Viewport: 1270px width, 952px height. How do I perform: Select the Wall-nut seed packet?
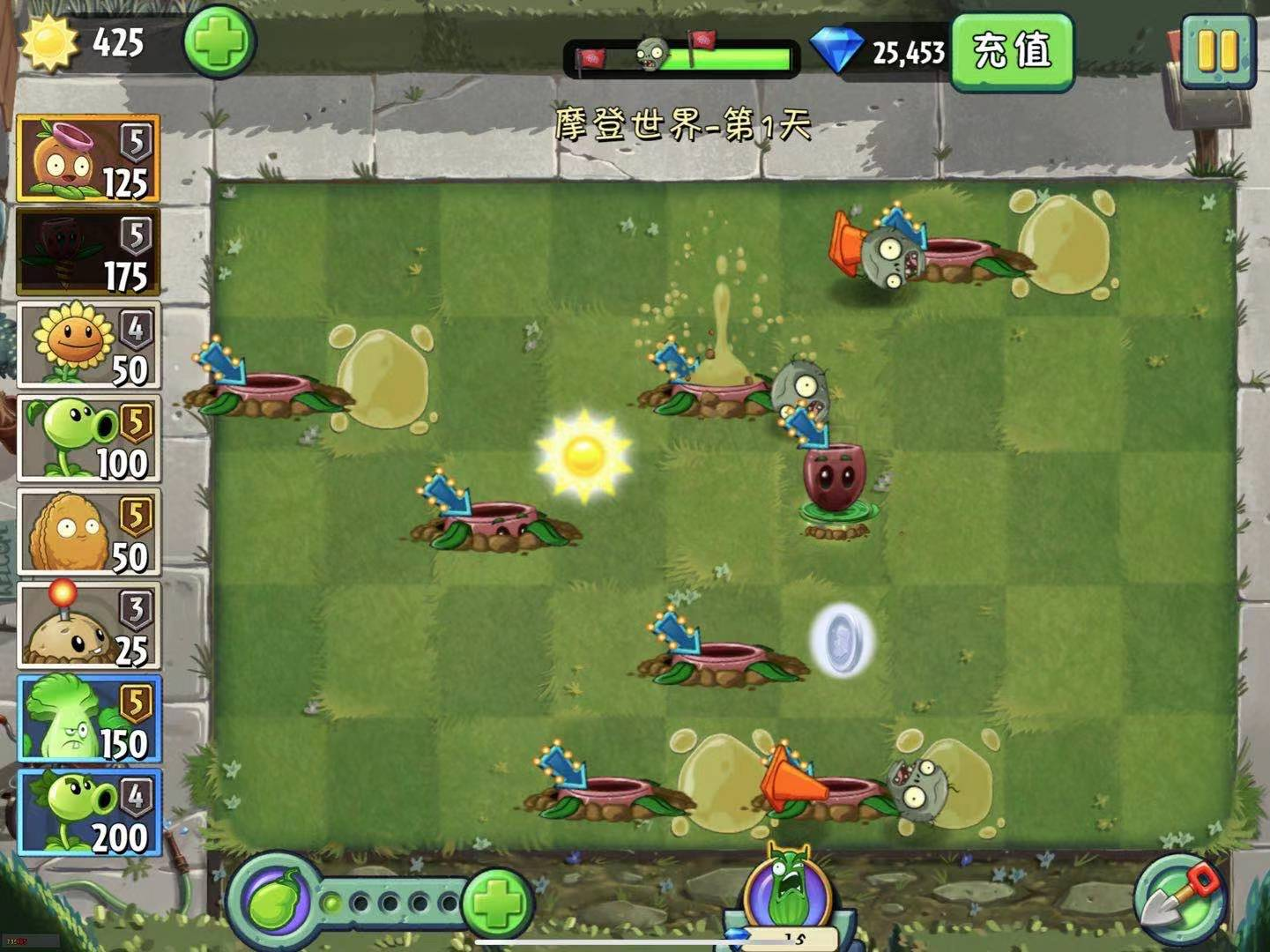point(88,532)
